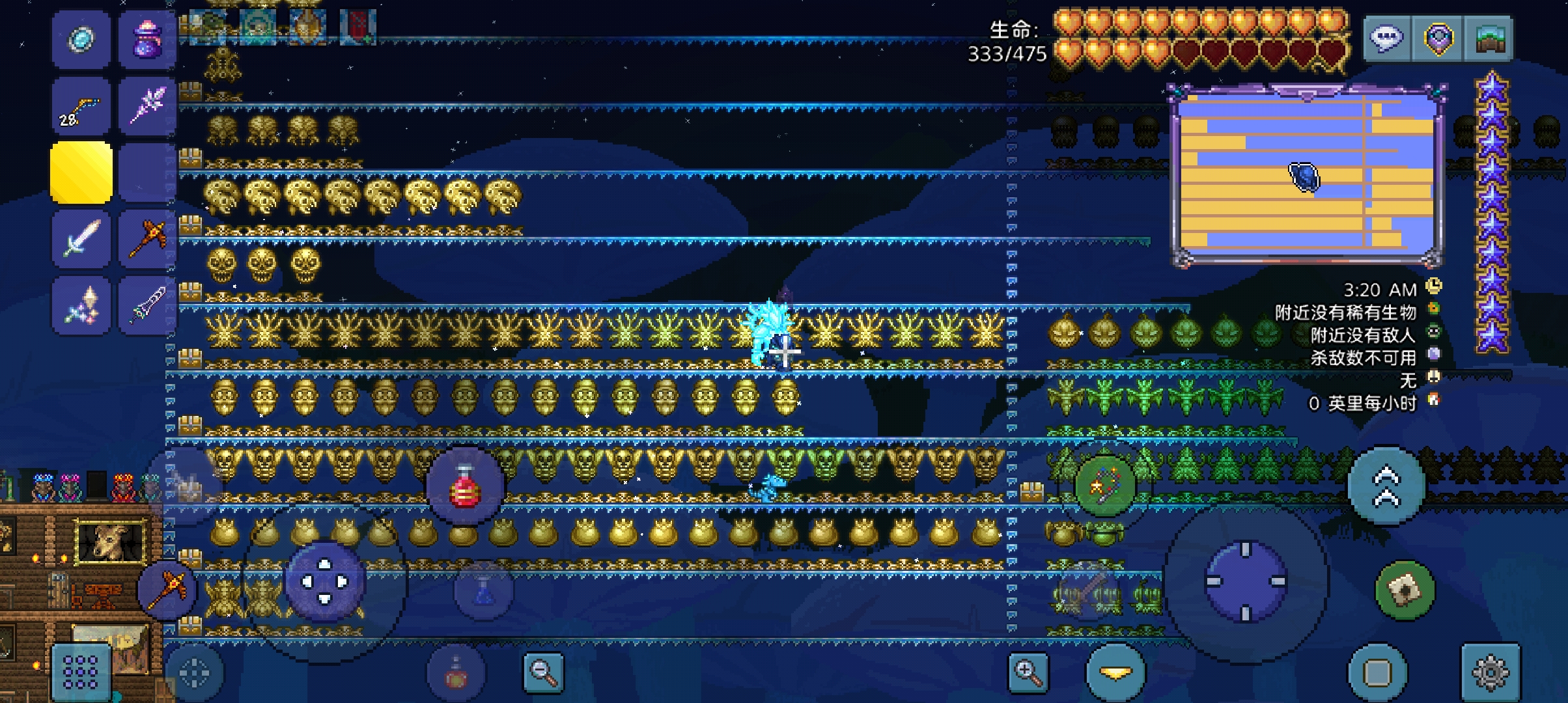Select the highlighted yellow hotbar slot
This screenshot has width=1568, height=703.
point(81,172)
